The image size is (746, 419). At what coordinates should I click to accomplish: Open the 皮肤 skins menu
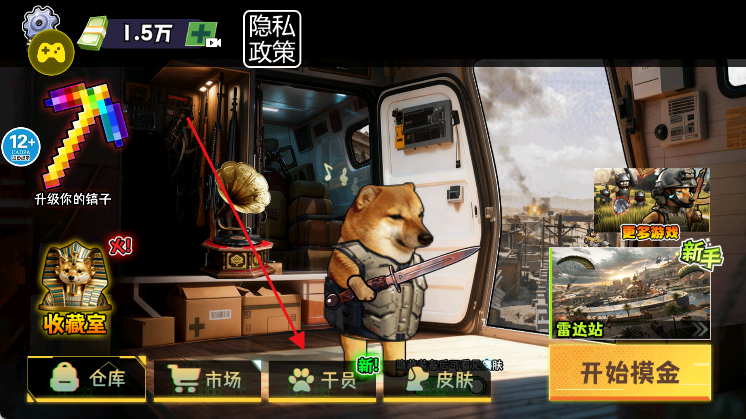click(438, 380)
